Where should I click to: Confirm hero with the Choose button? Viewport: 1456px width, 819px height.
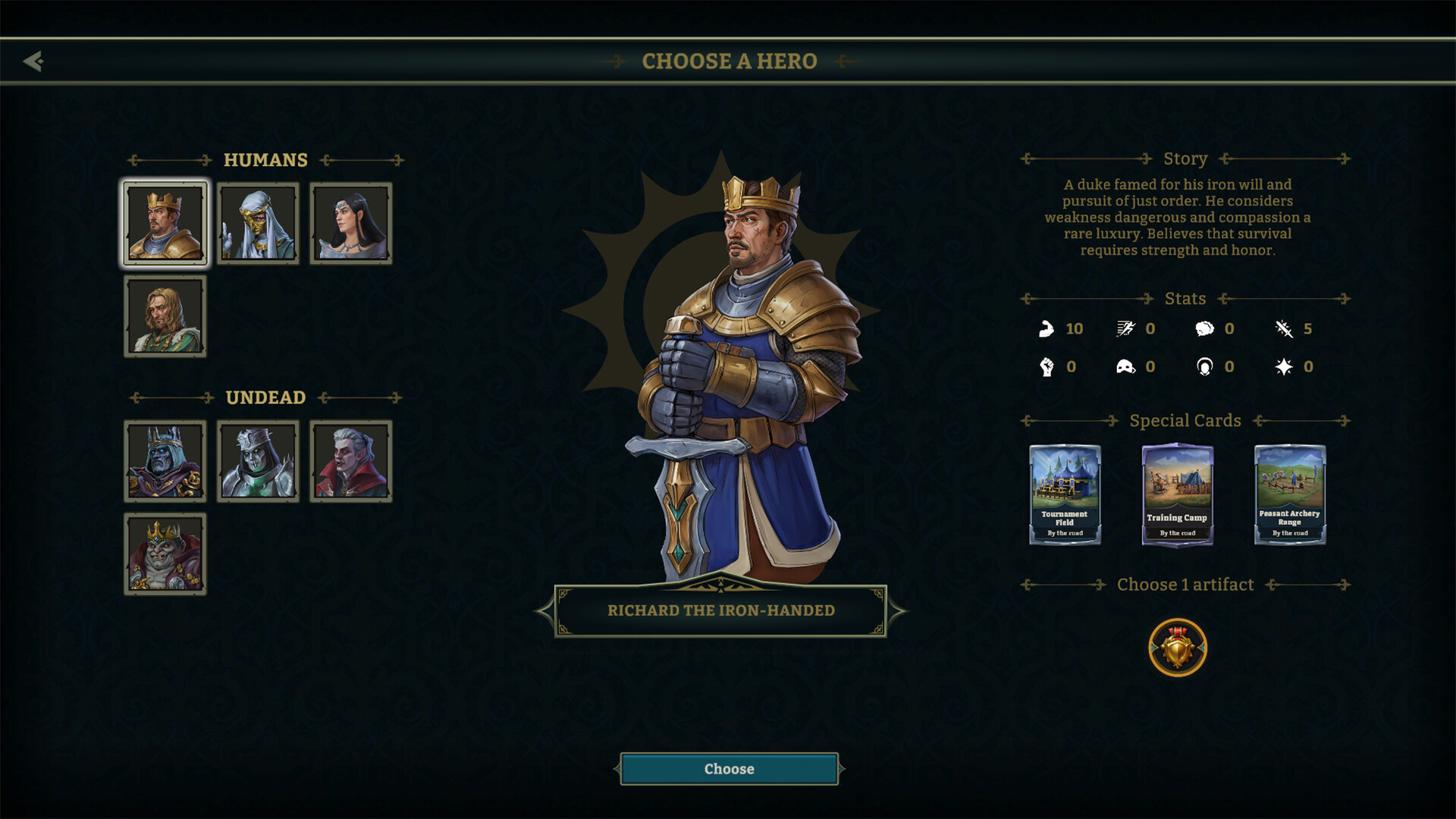point(729,769)
